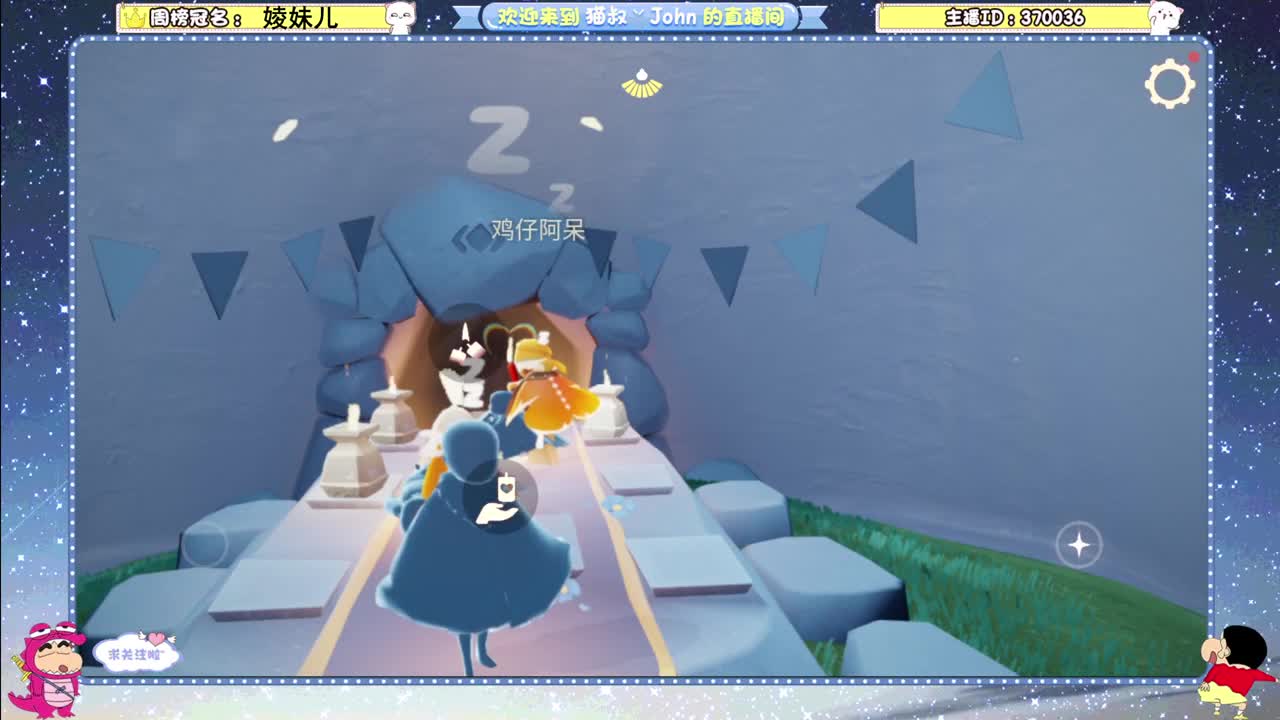Click the 欢迎来到猫叔John的直播间 banner
This screenshot has height=720, width=1280.
coord(640,16)
